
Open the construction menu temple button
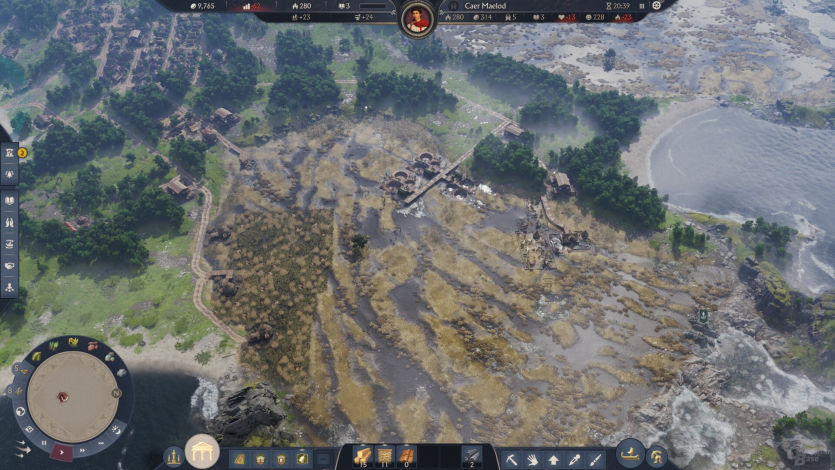[202, 451]
